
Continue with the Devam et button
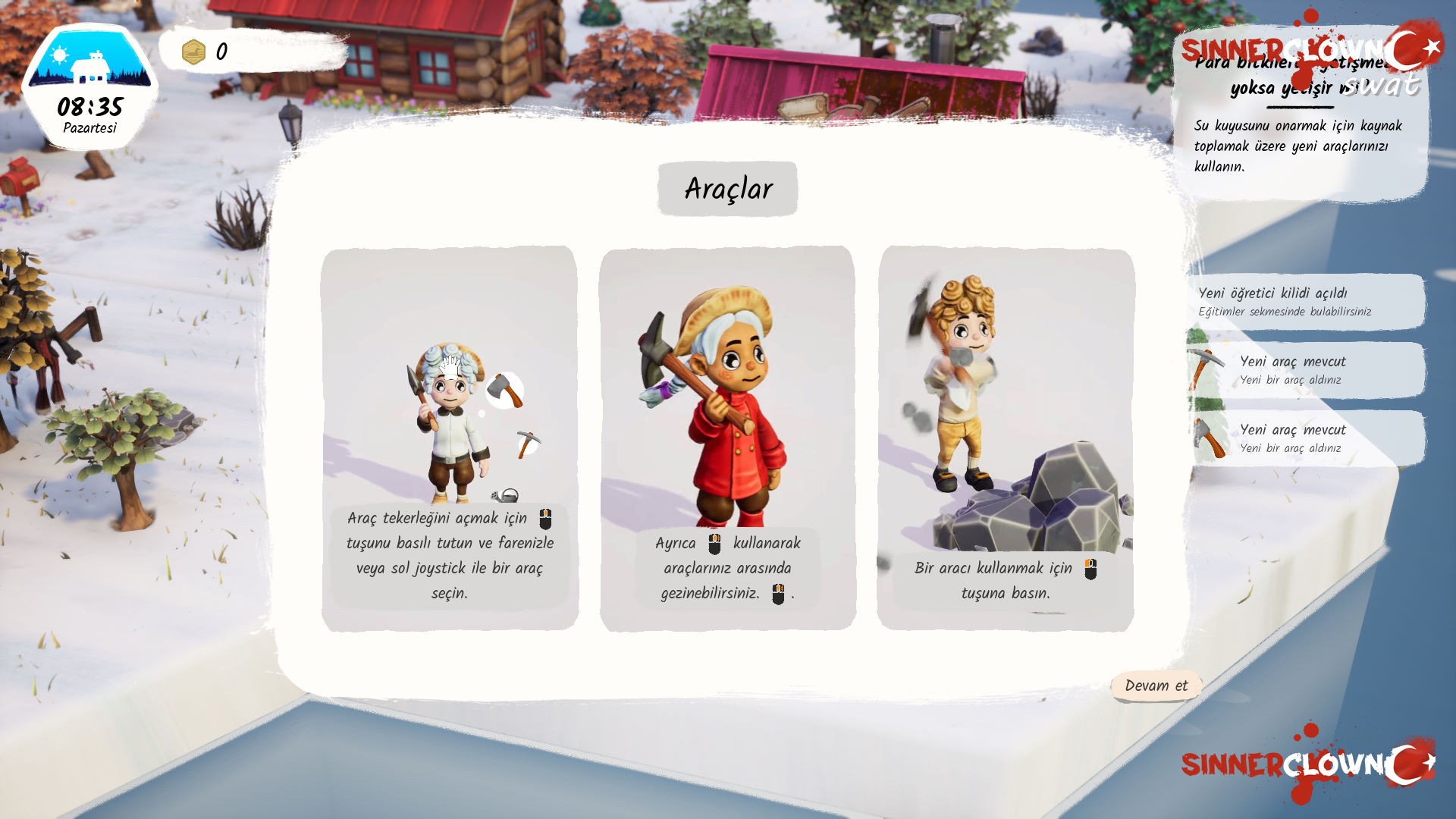coord(1156,686)
